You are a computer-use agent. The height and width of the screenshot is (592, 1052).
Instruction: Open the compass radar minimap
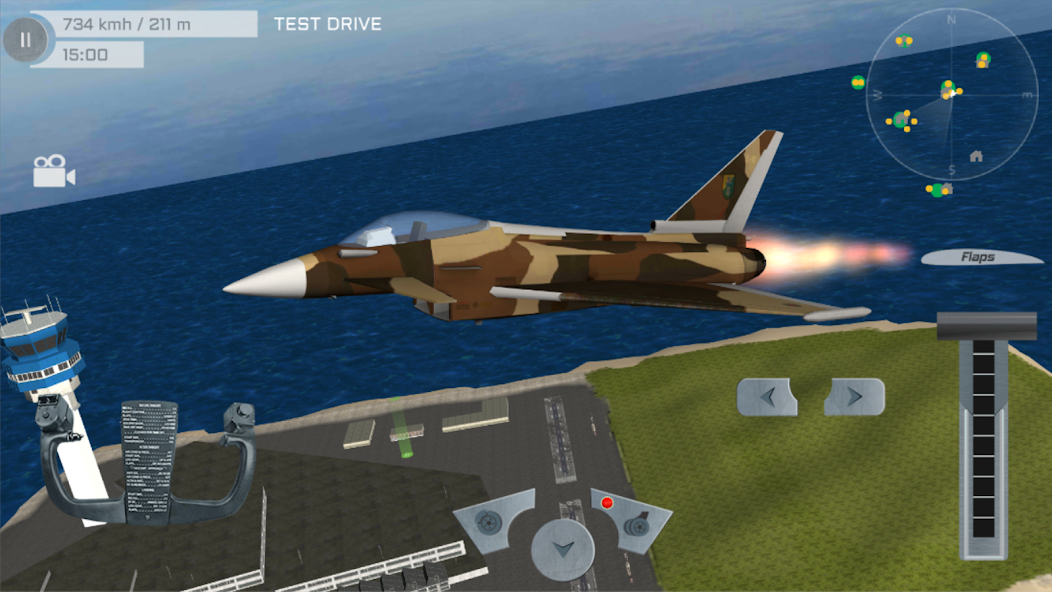tap(951, 93)
